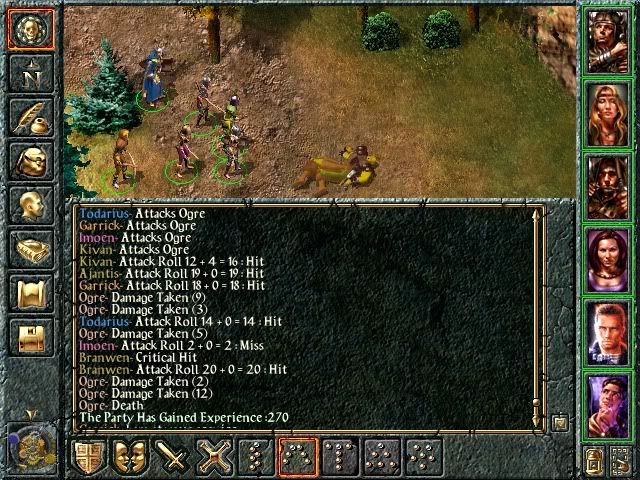Open the area map with the compass icon
The width and height of the screenshot is (640, 480).
30,75
